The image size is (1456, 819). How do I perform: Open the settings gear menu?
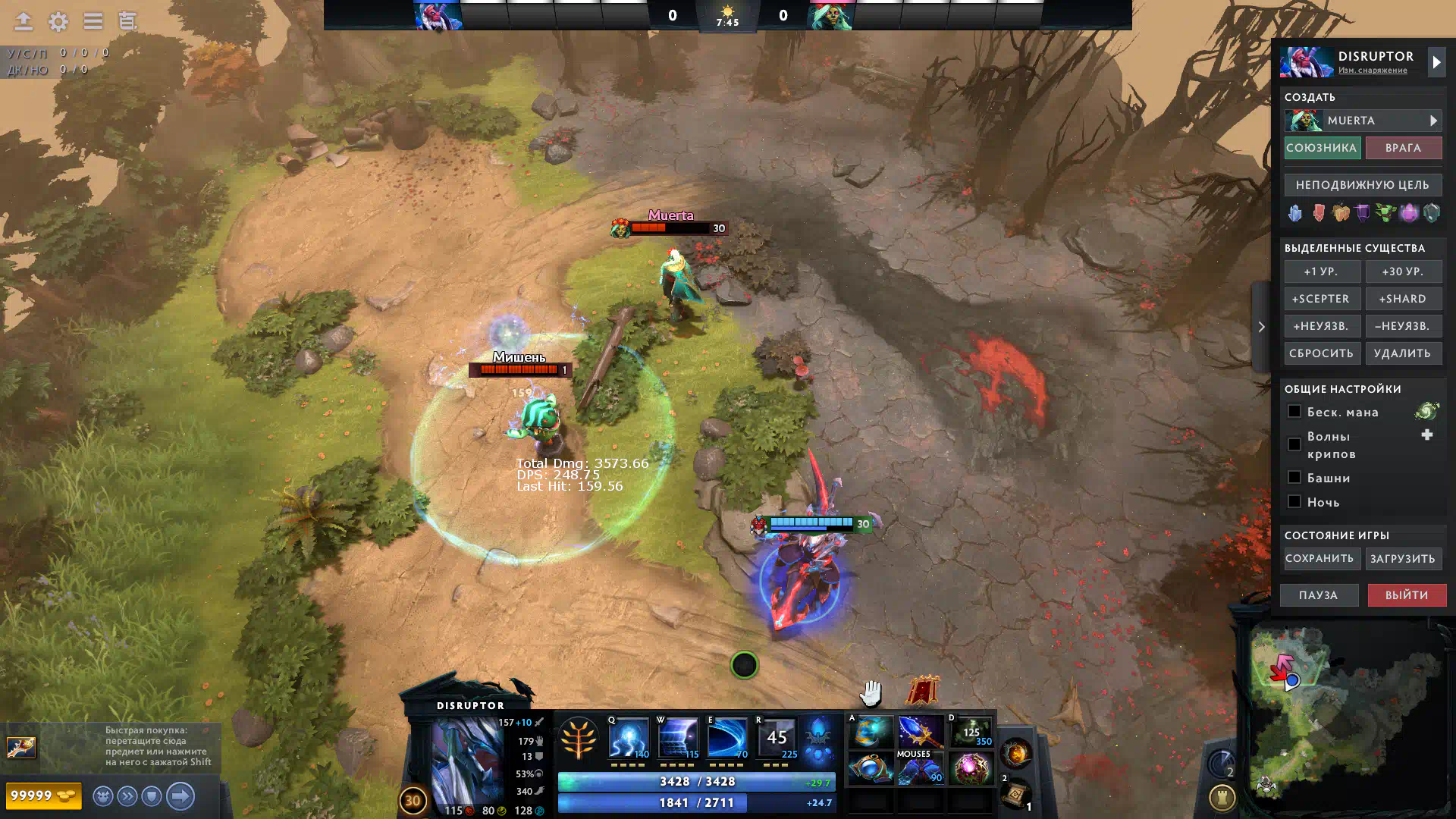pyautogui.click(x=58, y=22)
